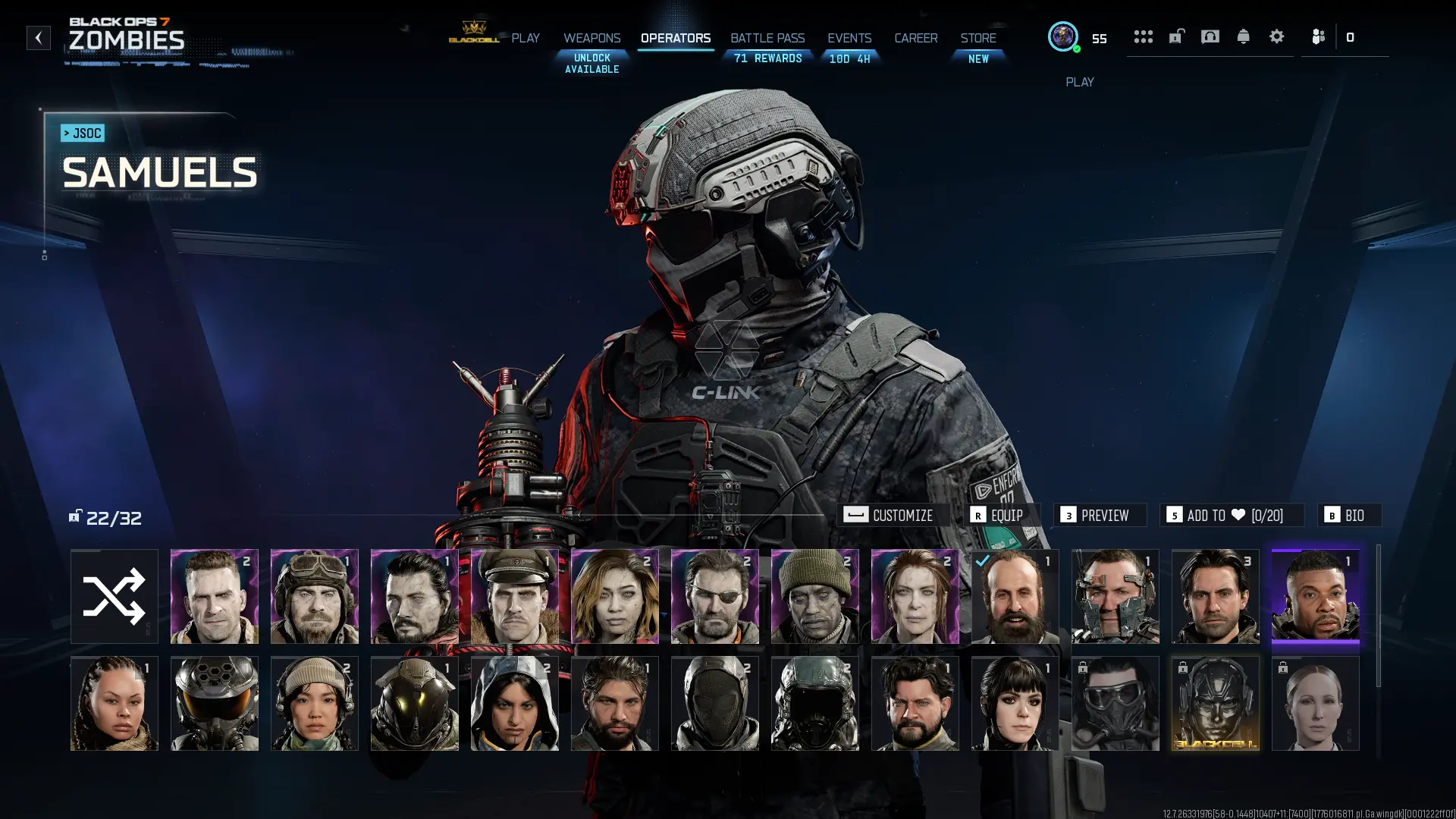Visit the Store tab
Screen dimensions: 1456x819
(978, 38)
